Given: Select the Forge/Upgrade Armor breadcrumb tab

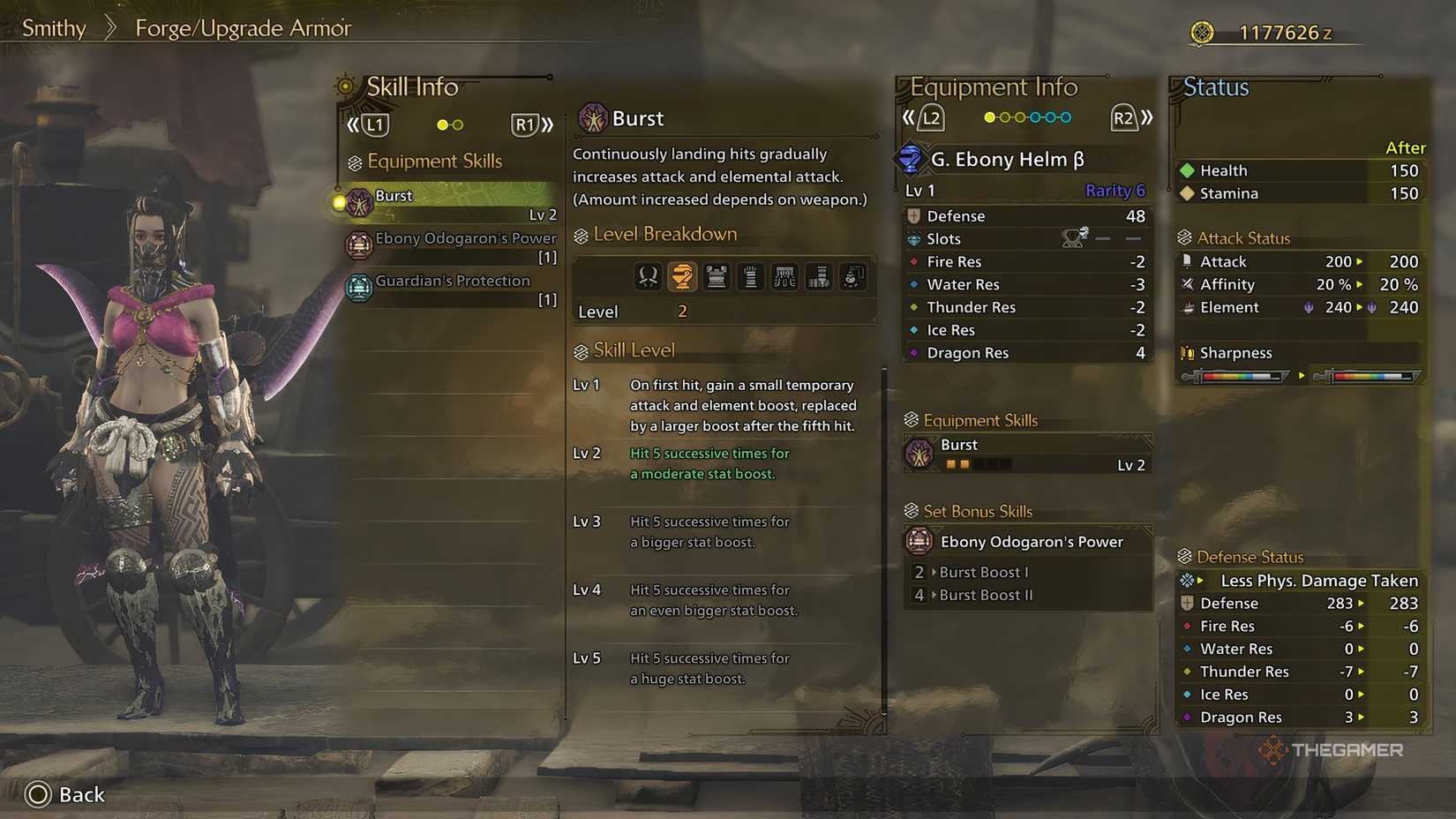Looking at the screenshot, I should pos(243,27).
